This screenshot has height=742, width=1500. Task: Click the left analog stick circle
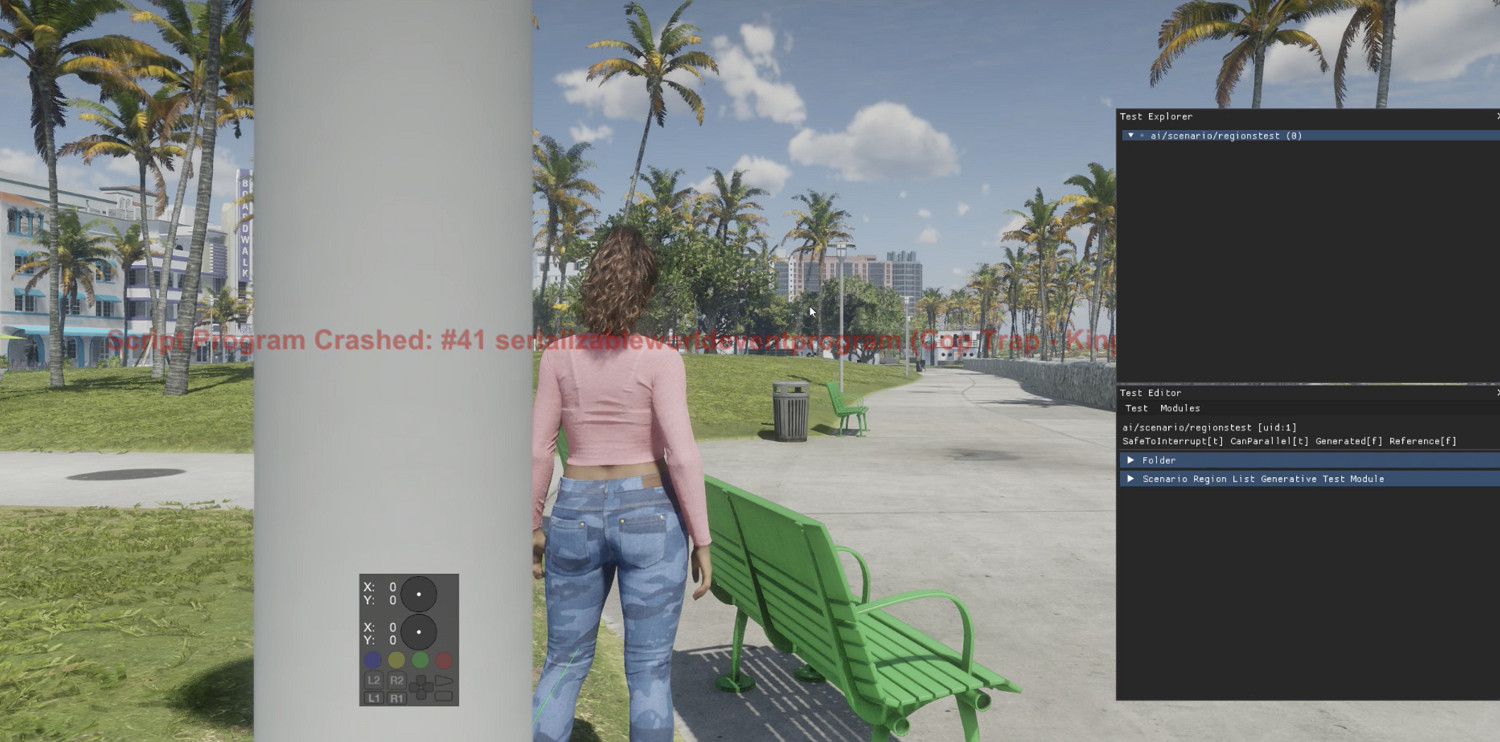pyautogui.click(x=419, y=595)
